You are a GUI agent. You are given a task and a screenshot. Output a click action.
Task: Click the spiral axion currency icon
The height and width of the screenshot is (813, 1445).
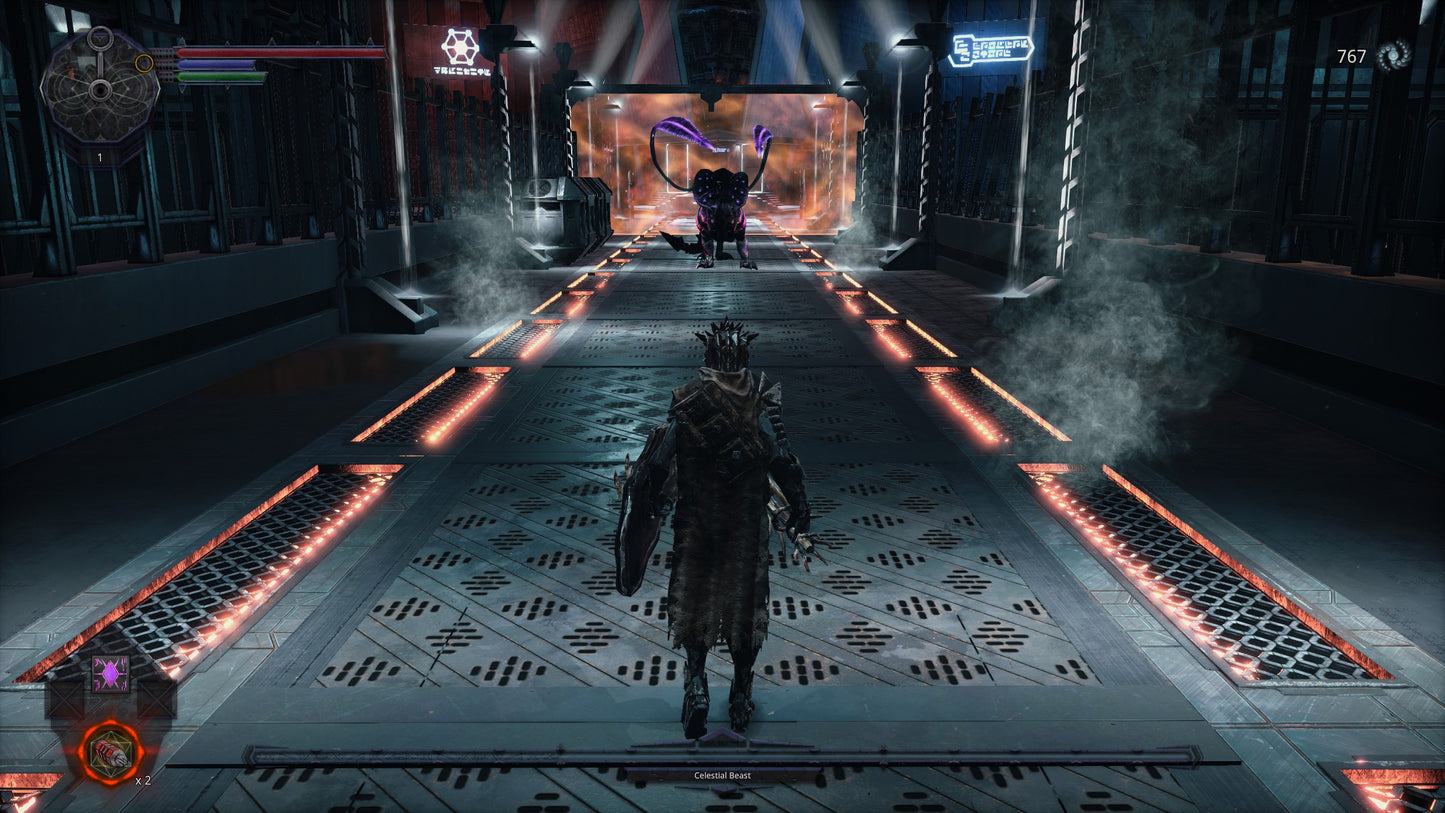(1393, 56)
